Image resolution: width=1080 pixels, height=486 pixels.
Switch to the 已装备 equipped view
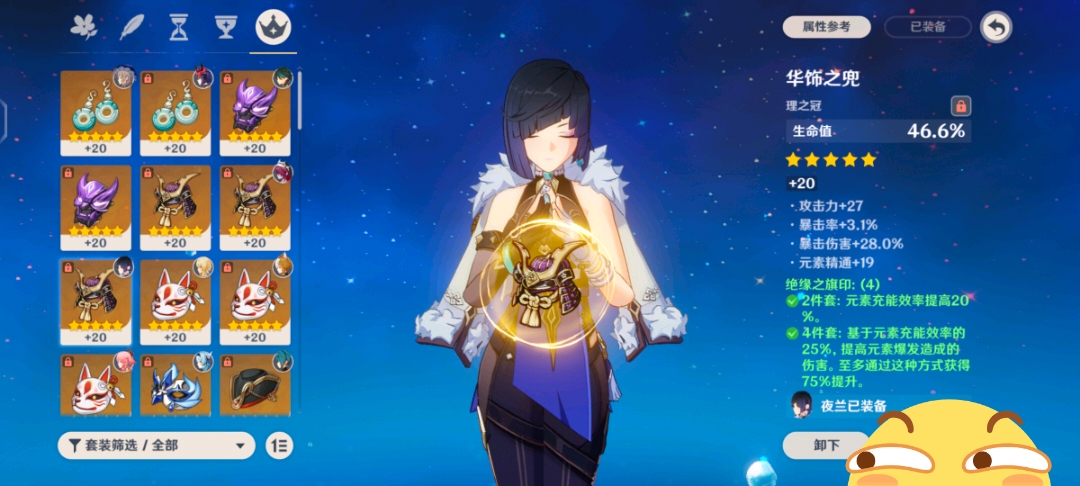point(929,27)
